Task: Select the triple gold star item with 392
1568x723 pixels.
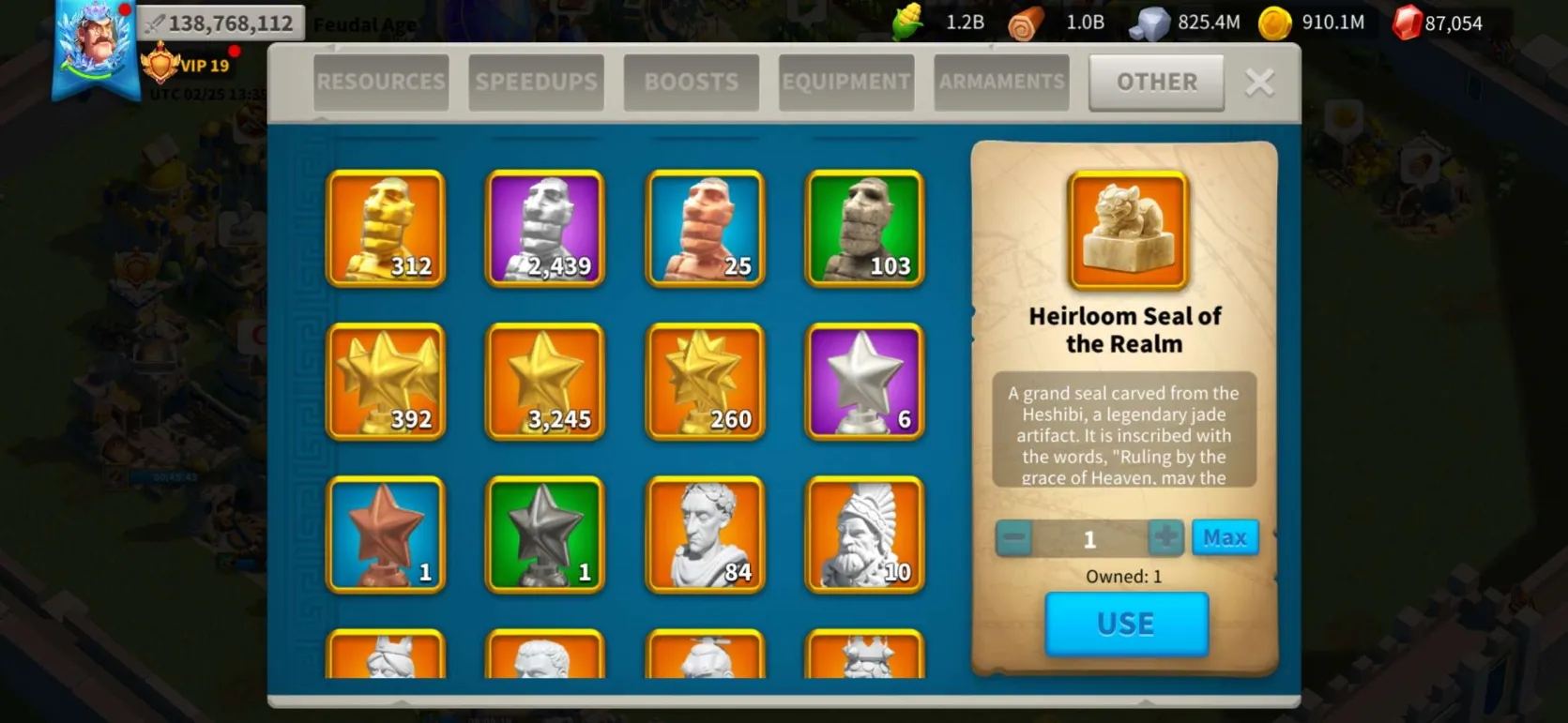Action: pos(386,382)
